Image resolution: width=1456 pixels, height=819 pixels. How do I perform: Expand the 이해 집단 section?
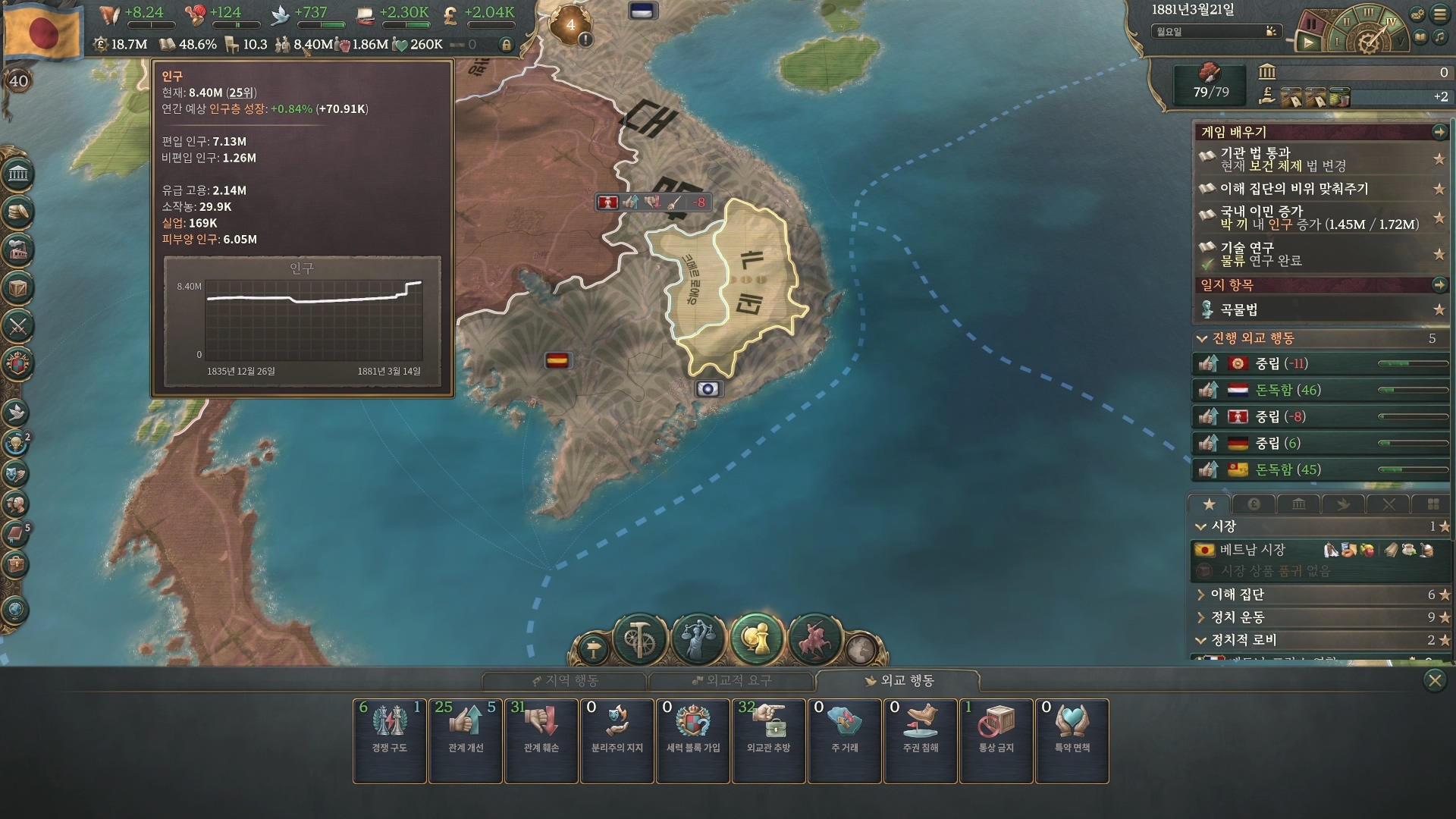tap(1237, 595)
